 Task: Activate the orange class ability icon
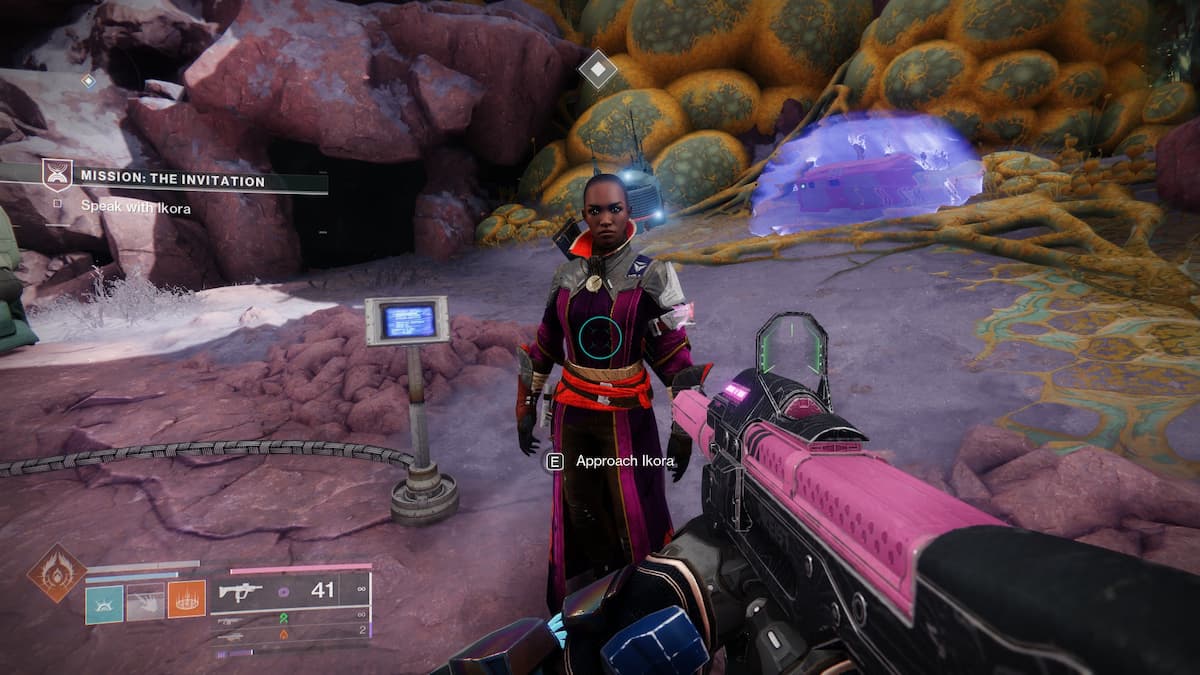186,600
